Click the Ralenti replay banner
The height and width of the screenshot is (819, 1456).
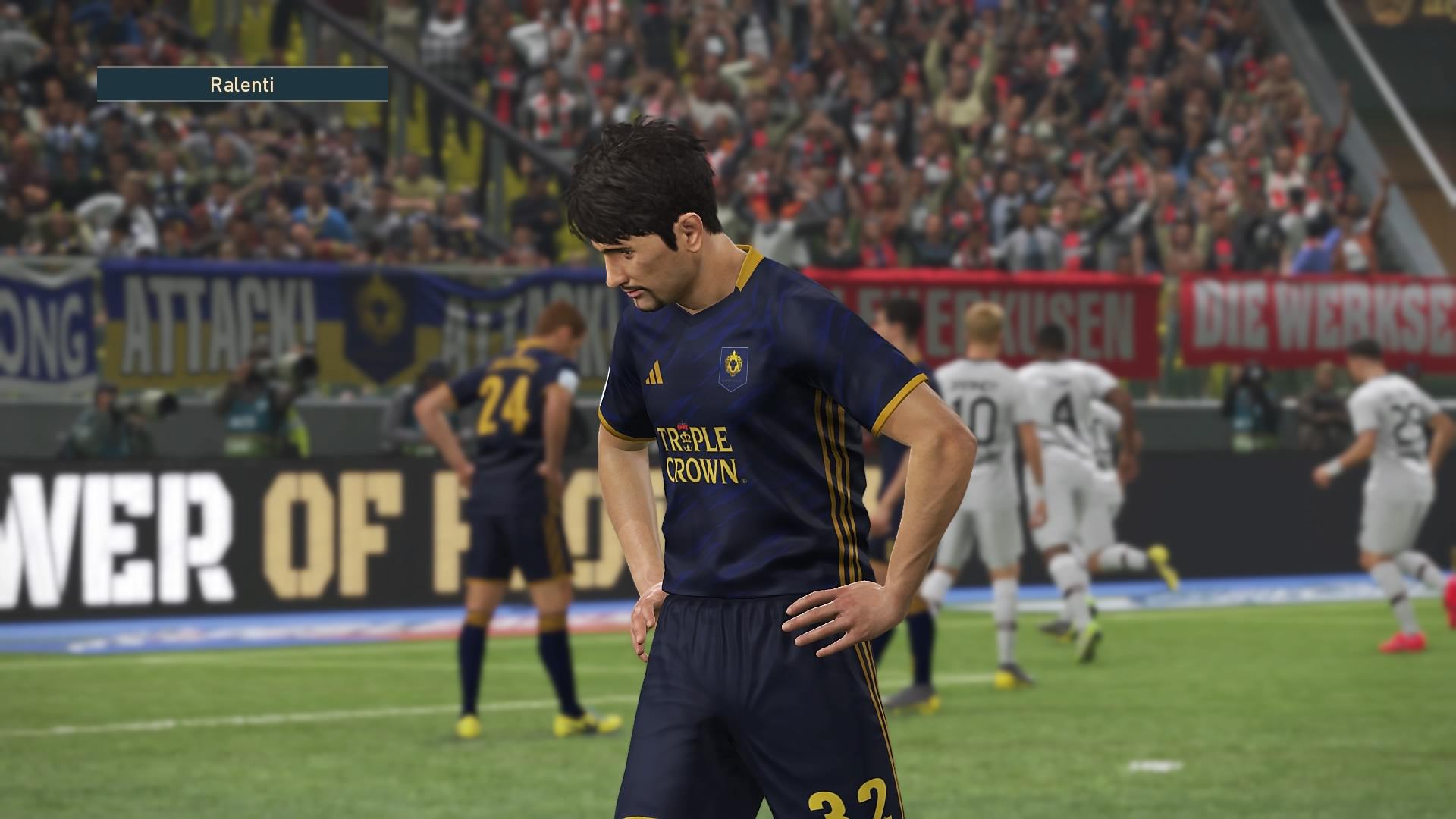242,85
